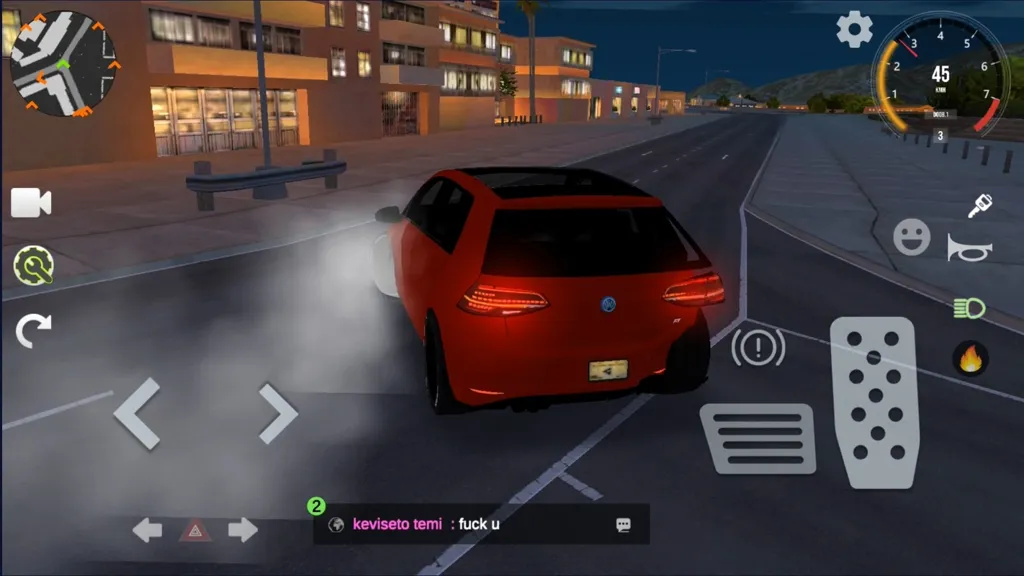Activate the flame nitro boost
The height and width of the screenshot is (576, 1024).
tap(970, 358)
